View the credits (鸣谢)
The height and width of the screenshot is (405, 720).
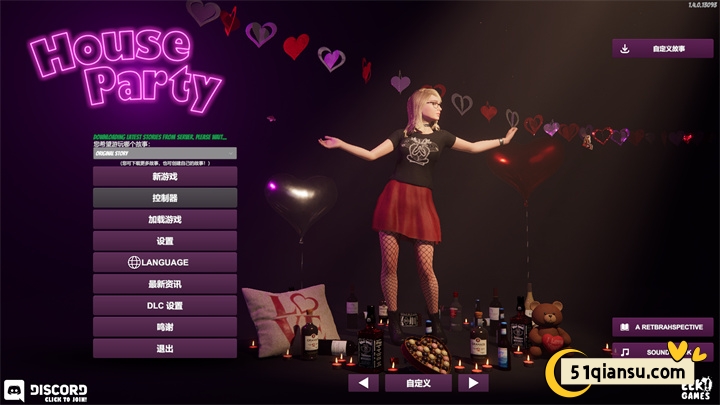165,327
